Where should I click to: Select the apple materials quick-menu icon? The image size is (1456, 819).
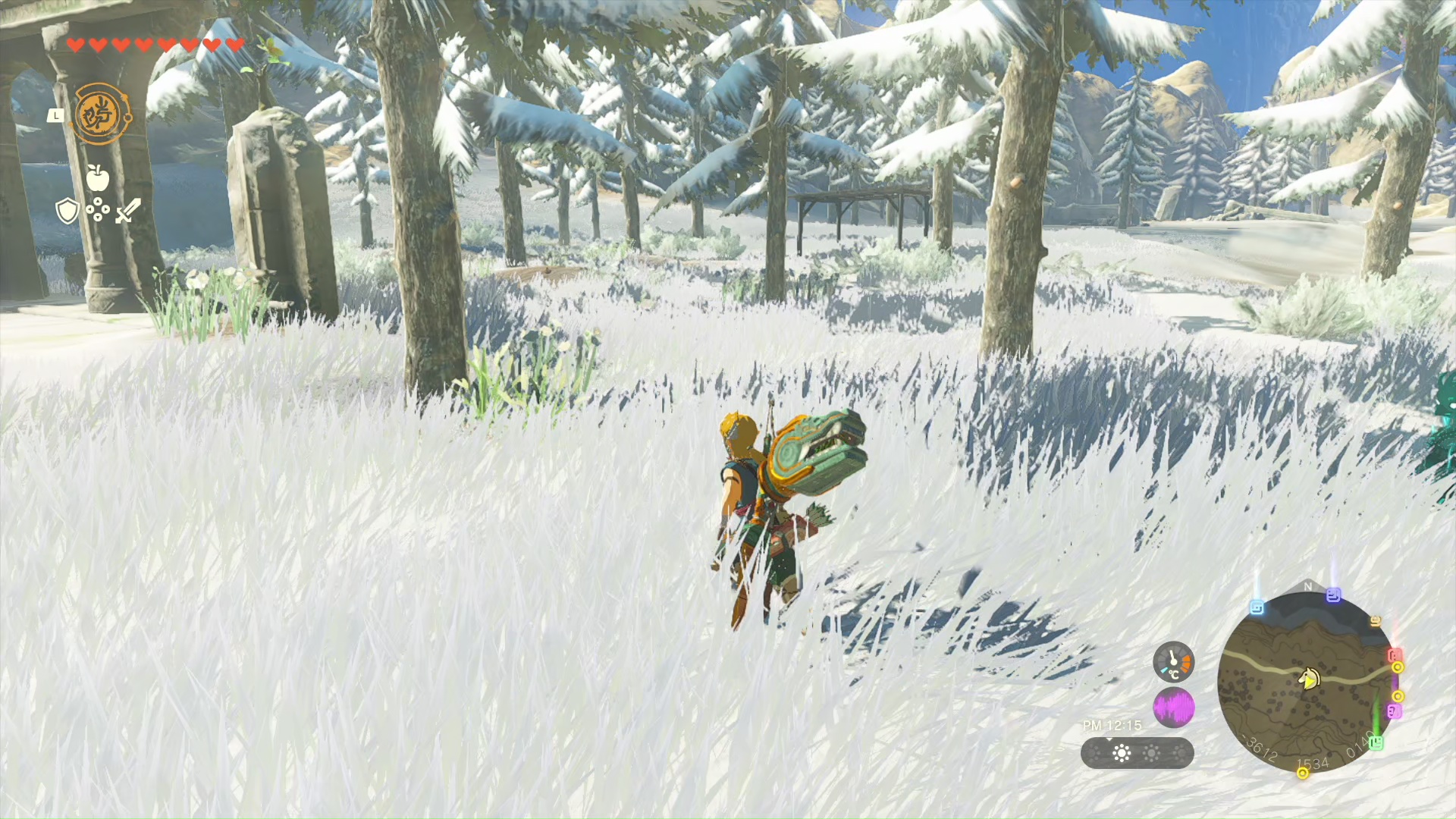click(x=98, y=177)
